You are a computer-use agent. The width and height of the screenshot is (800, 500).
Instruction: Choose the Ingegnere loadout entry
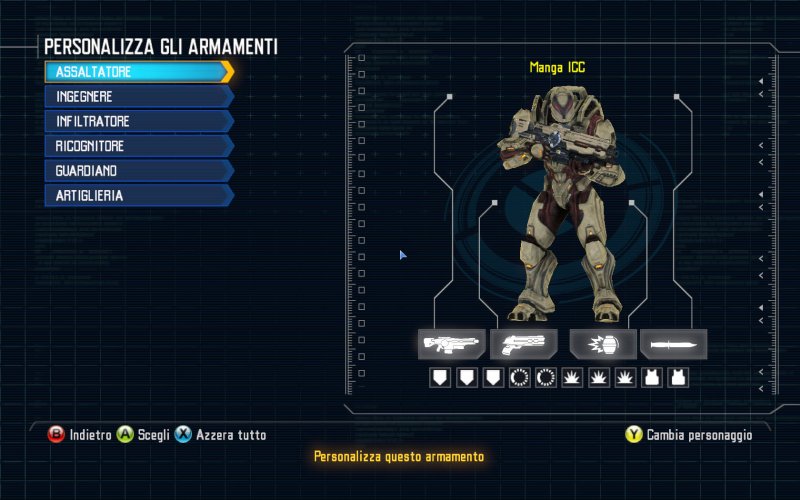tap(138, 97)
